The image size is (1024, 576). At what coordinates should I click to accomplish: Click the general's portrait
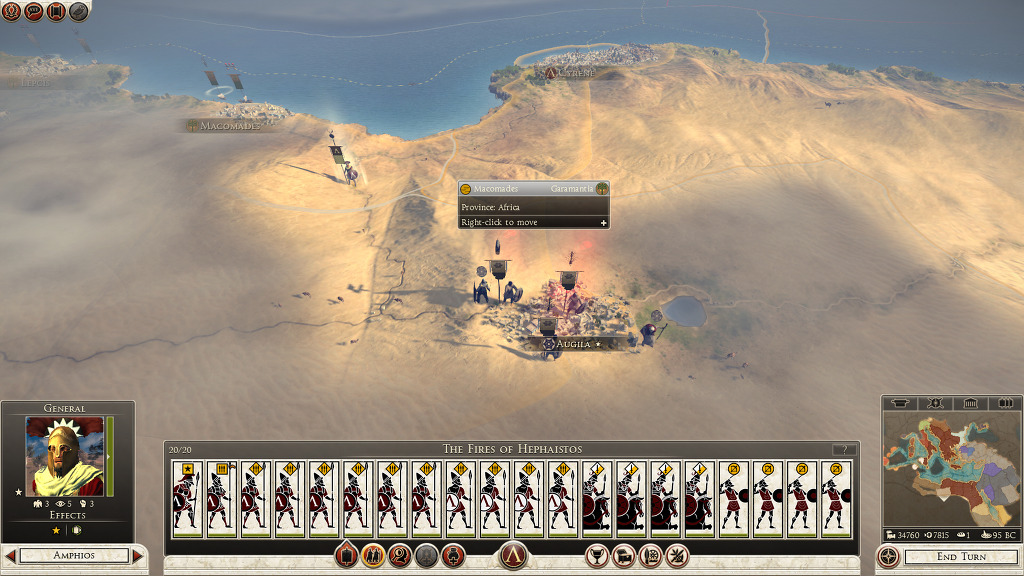pyautogui.click(x=65, y=456)
